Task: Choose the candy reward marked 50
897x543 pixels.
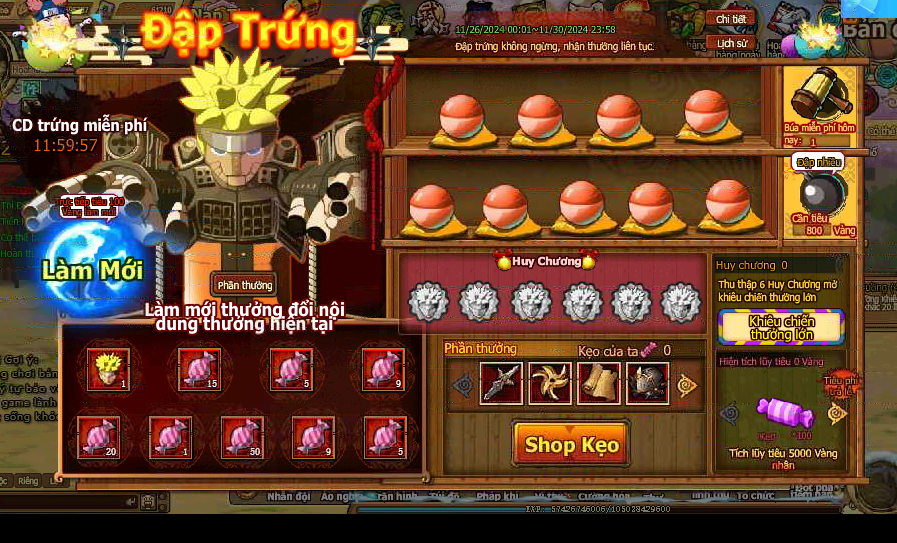Action: 241,437
